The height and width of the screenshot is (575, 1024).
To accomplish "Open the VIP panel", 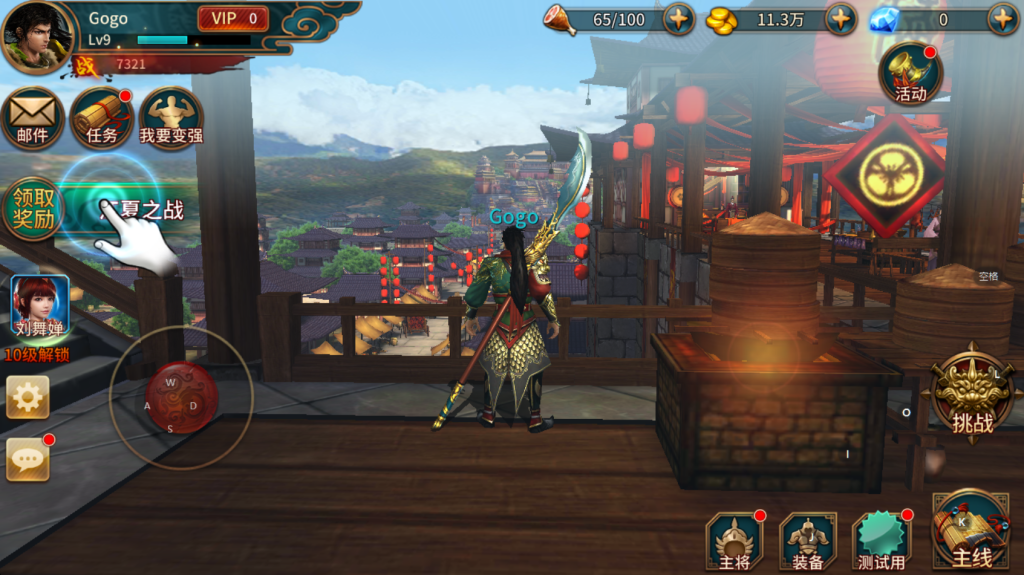I will click(233, 18).
